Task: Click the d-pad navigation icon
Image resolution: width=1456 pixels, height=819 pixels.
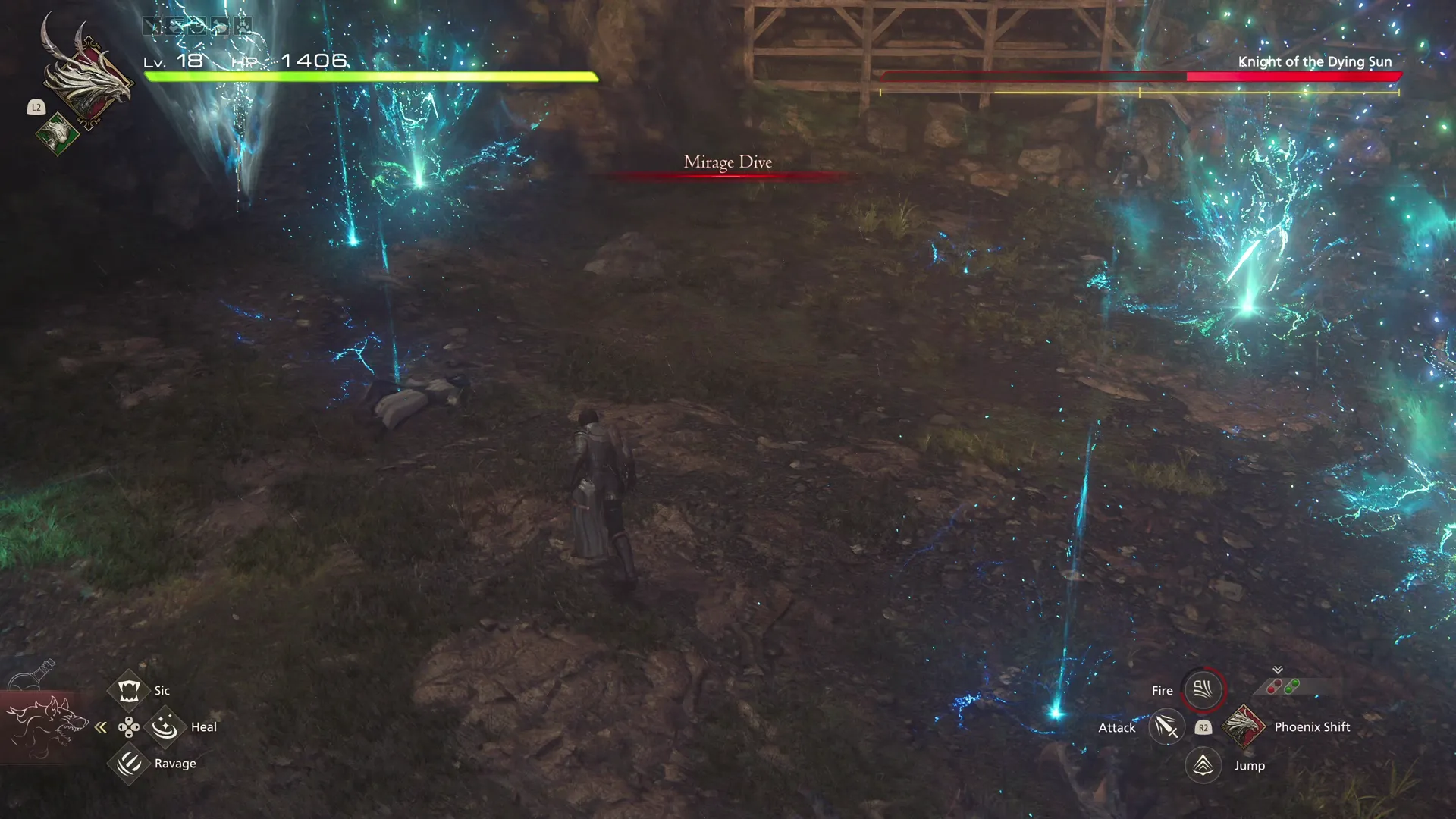Action: click(x=127, y=728)
